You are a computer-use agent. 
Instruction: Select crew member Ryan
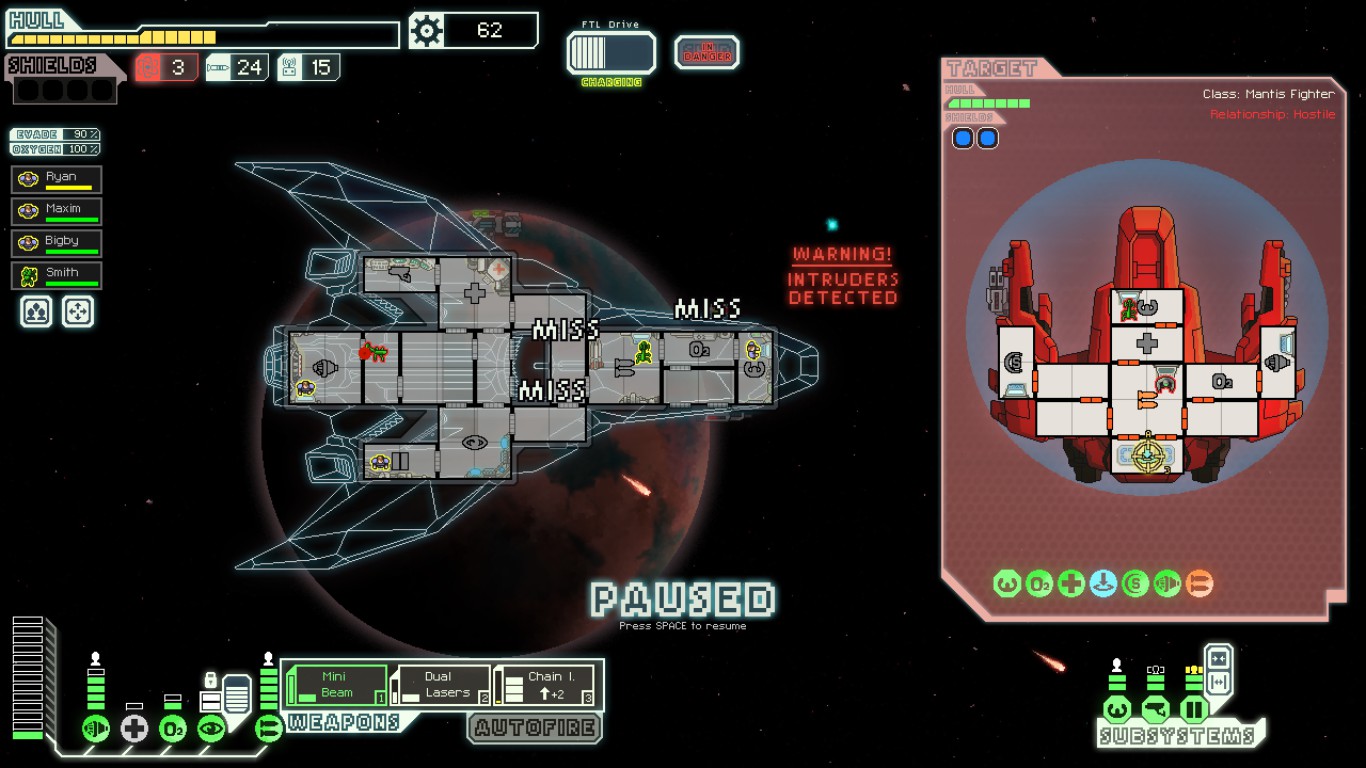click(57, 180)
